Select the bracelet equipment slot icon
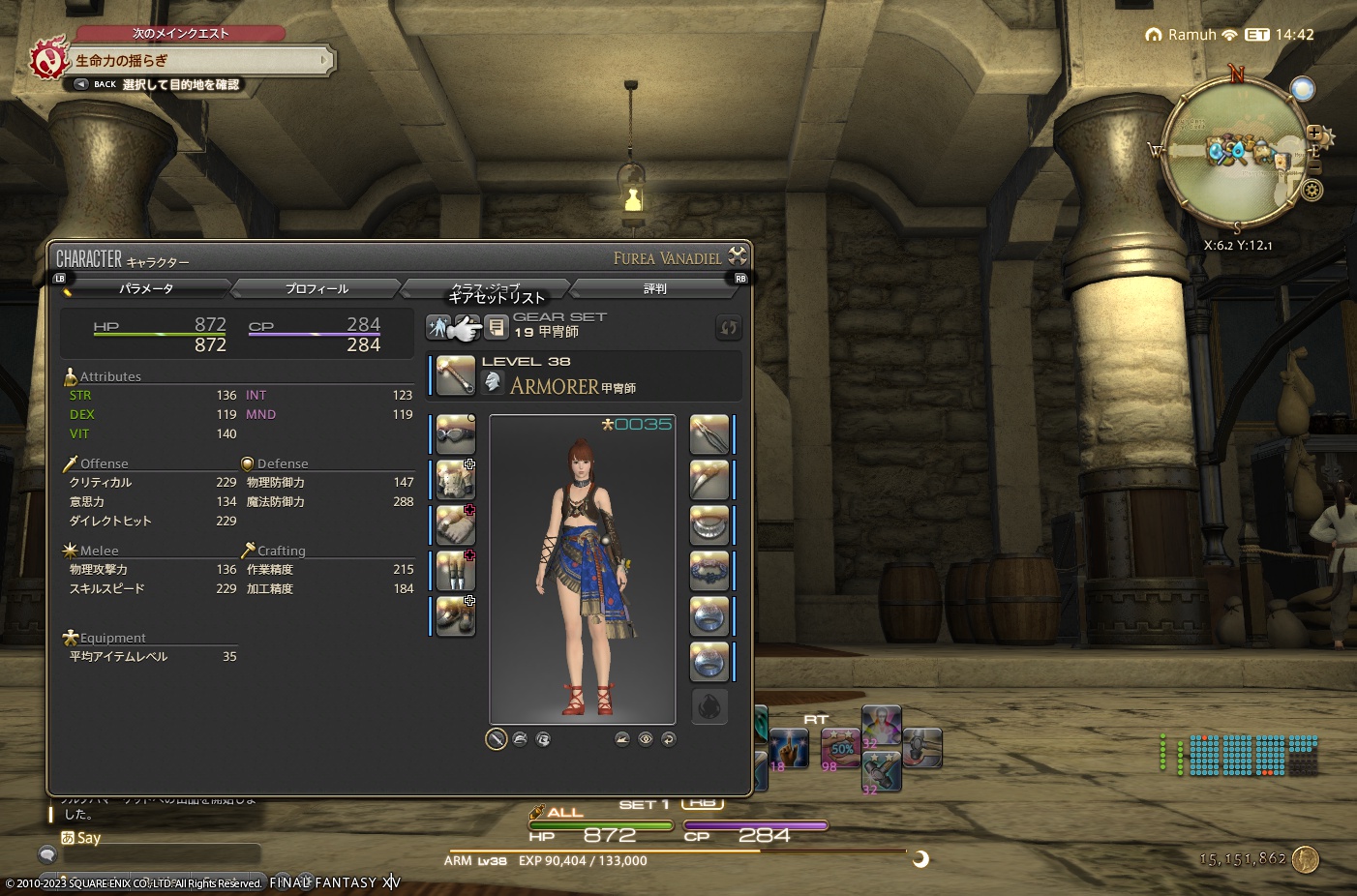1357x896 pixels. (x=709, y=570)
